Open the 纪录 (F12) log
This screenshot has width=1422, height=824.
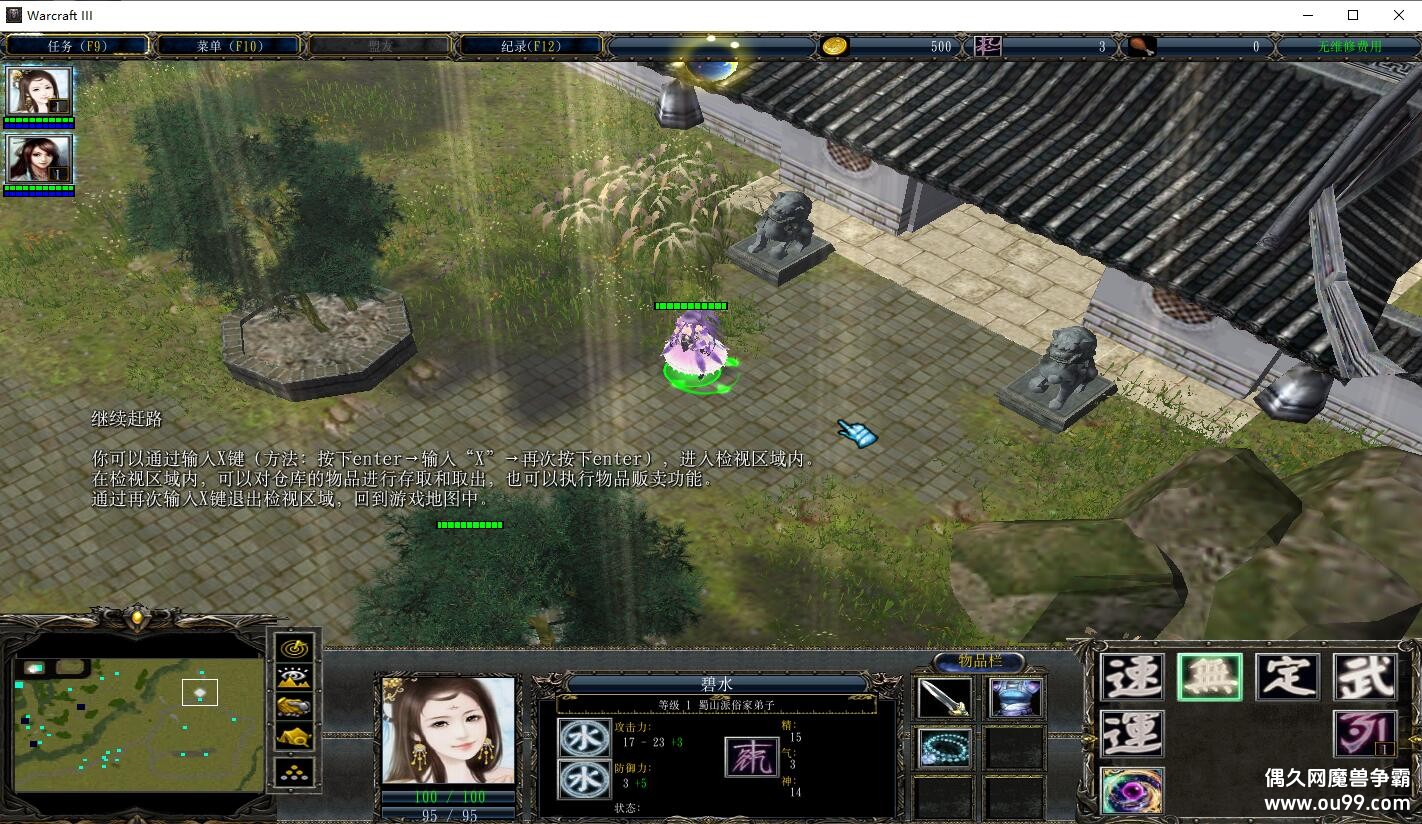coord(531,46)
